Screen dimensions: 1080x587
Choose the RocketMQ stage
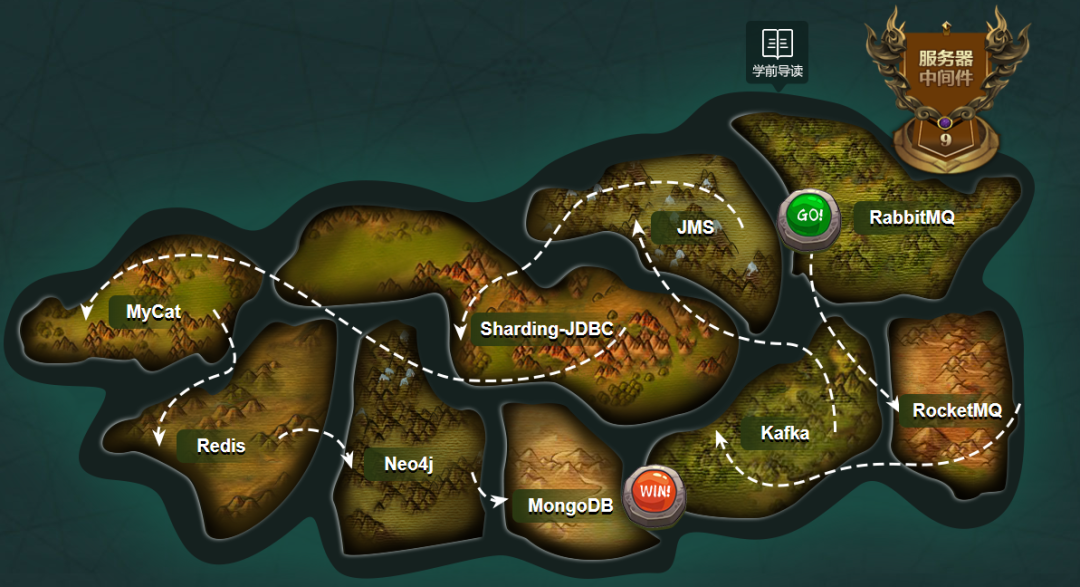(x=956, y=410)
